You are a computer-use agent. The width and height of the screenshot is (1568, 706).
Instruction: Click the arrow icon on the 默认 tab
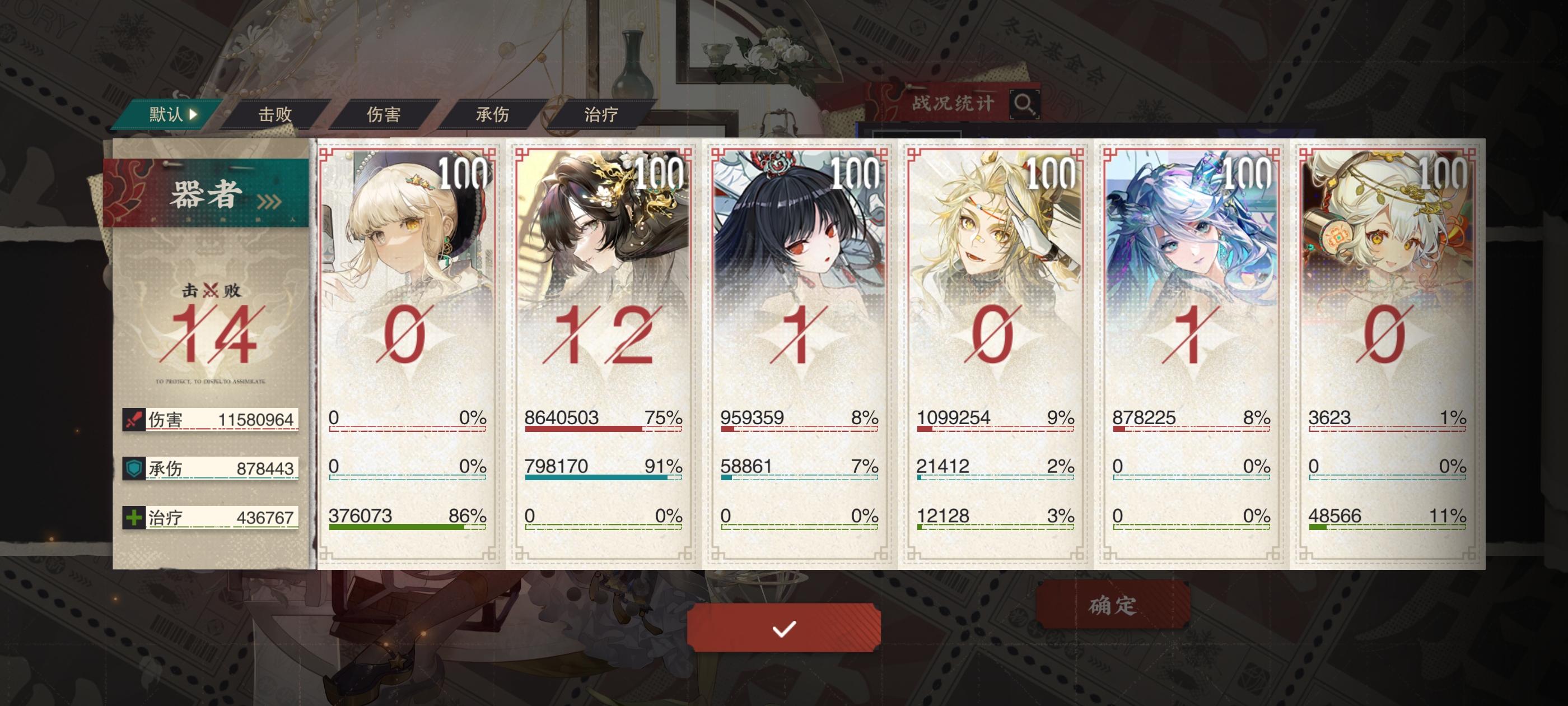[x=193, y=113]
